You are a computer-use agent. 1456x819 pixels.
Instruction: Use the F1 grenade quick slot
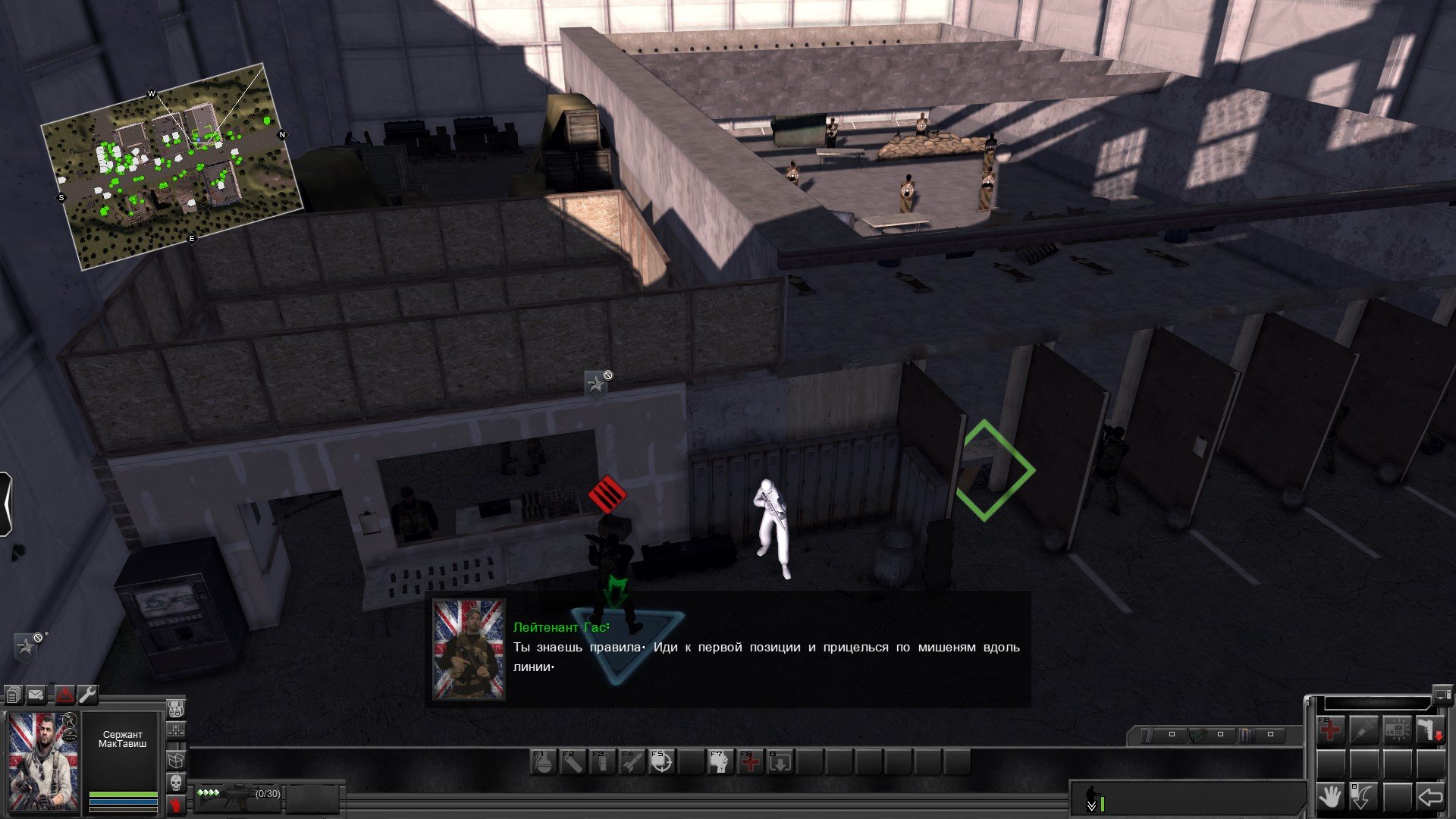pyautogui.click(x=543, y=761)
